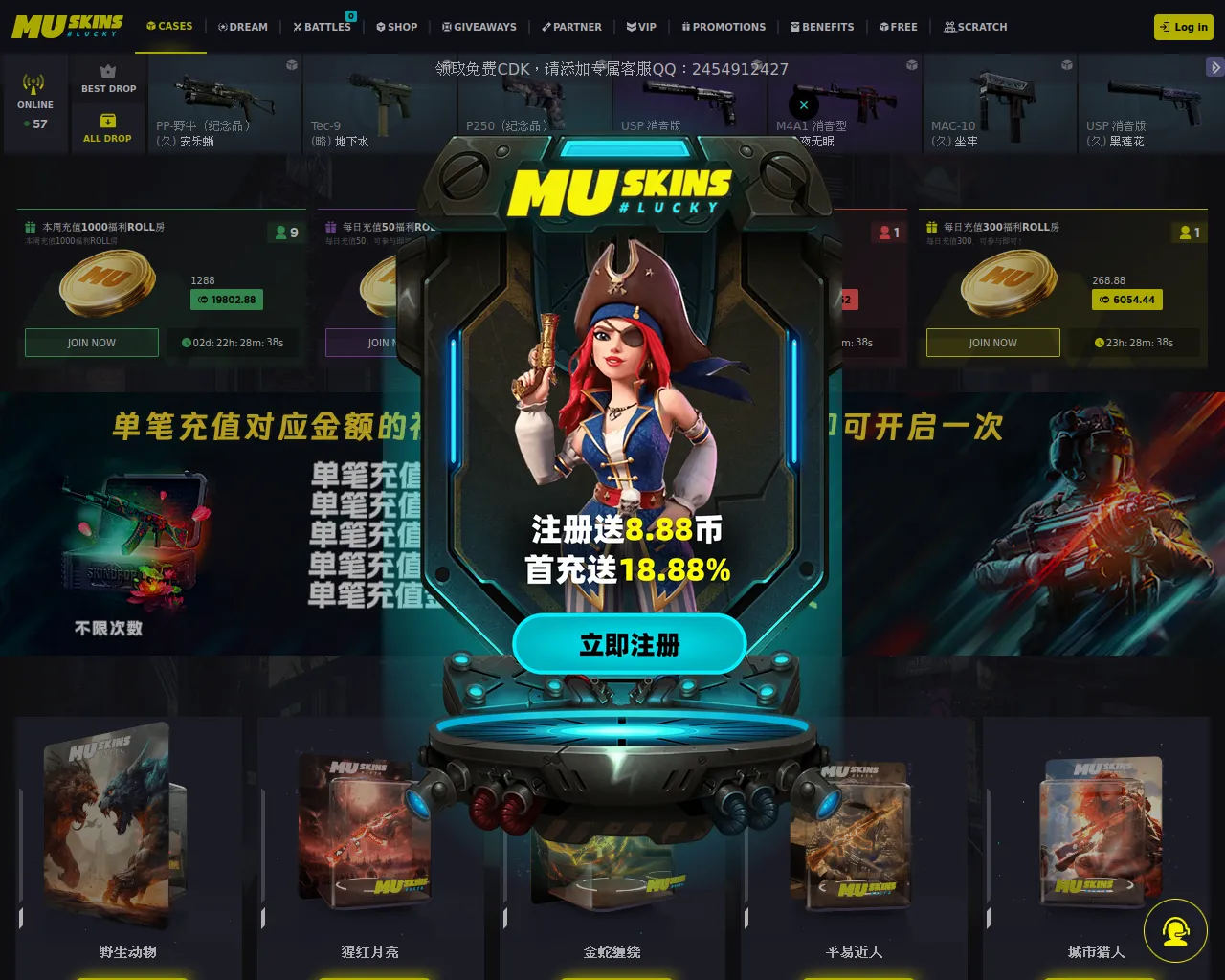Log in to the account
Screen dimensions: 1225x980
point(1184,27)
